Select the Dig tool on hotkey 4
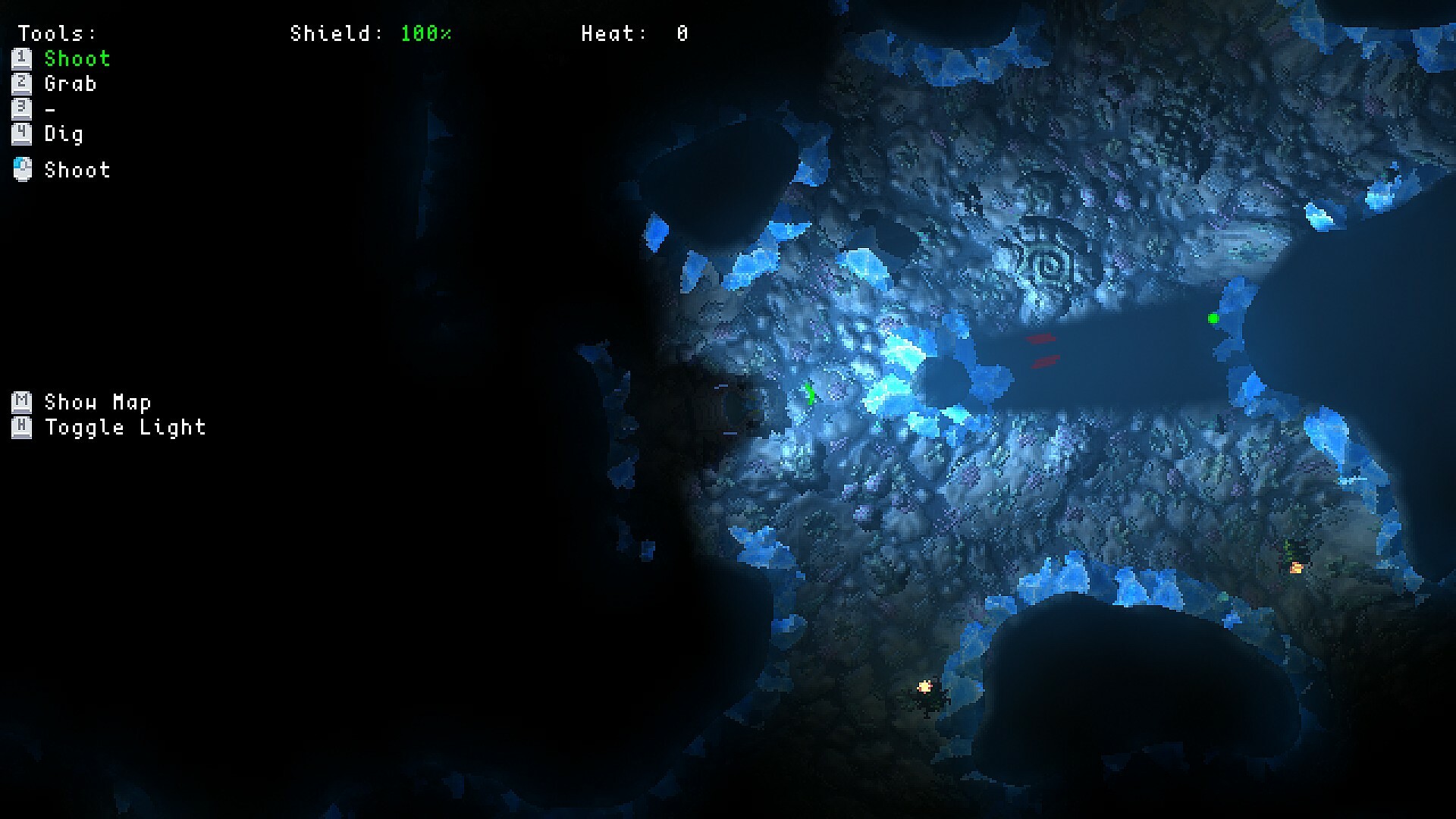The width and height of the screenshot is (1456, 819). [23, 135]
